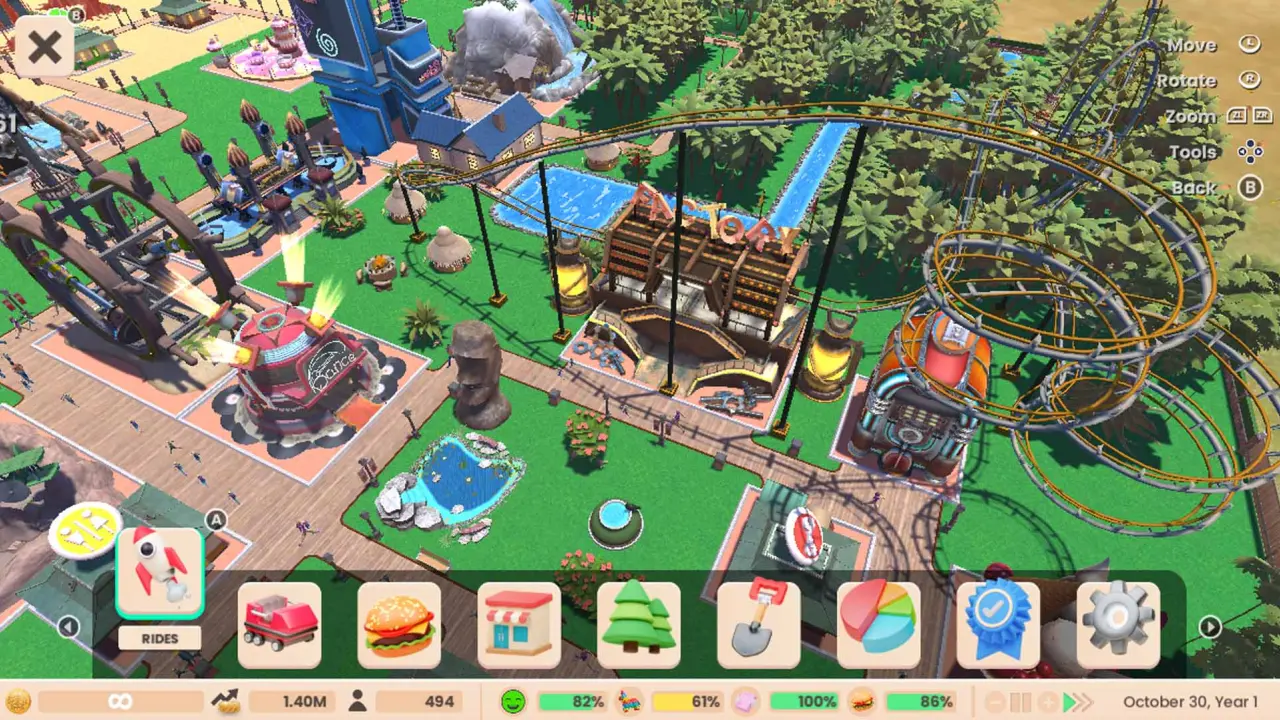Image resolution: width=1280 pixels, height=720 pixels.
Task: Click the left arrow of the toolbar
Action: (x=68, y=627)
